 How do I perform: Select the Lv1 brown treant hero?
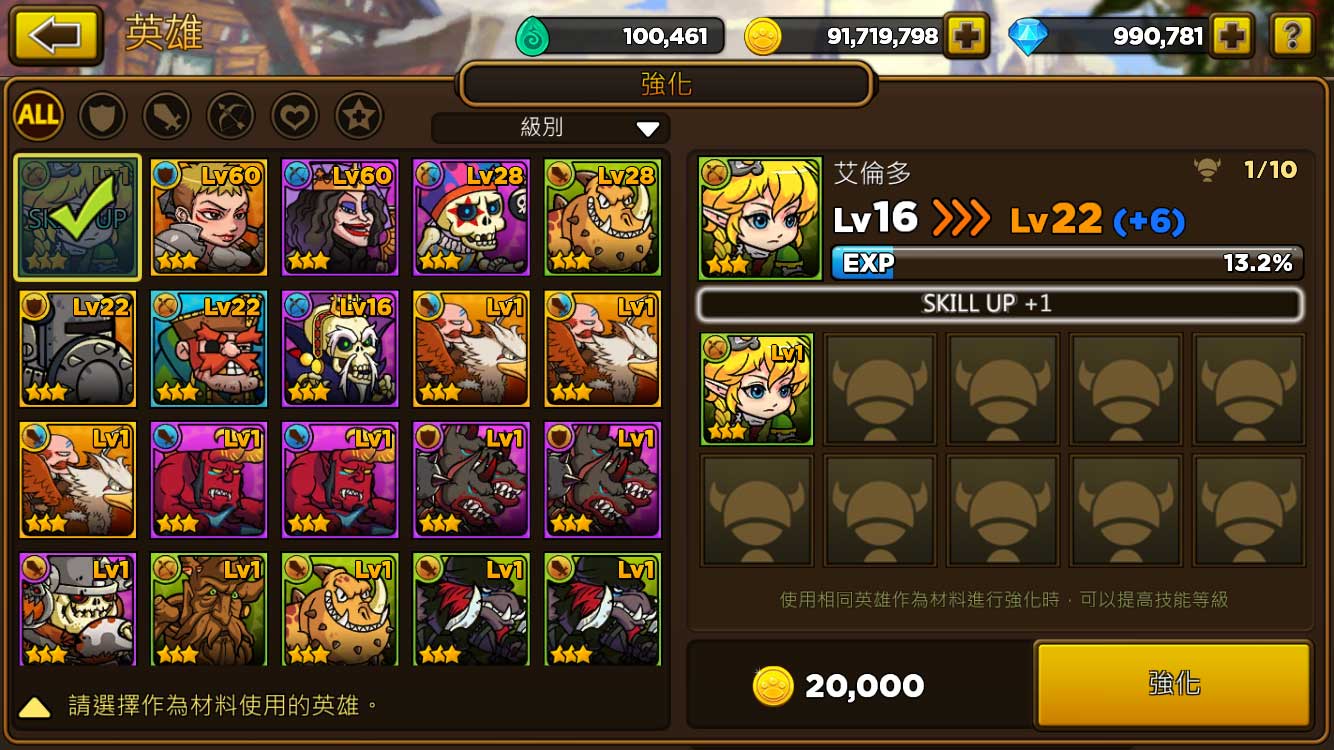coord(209,609)
